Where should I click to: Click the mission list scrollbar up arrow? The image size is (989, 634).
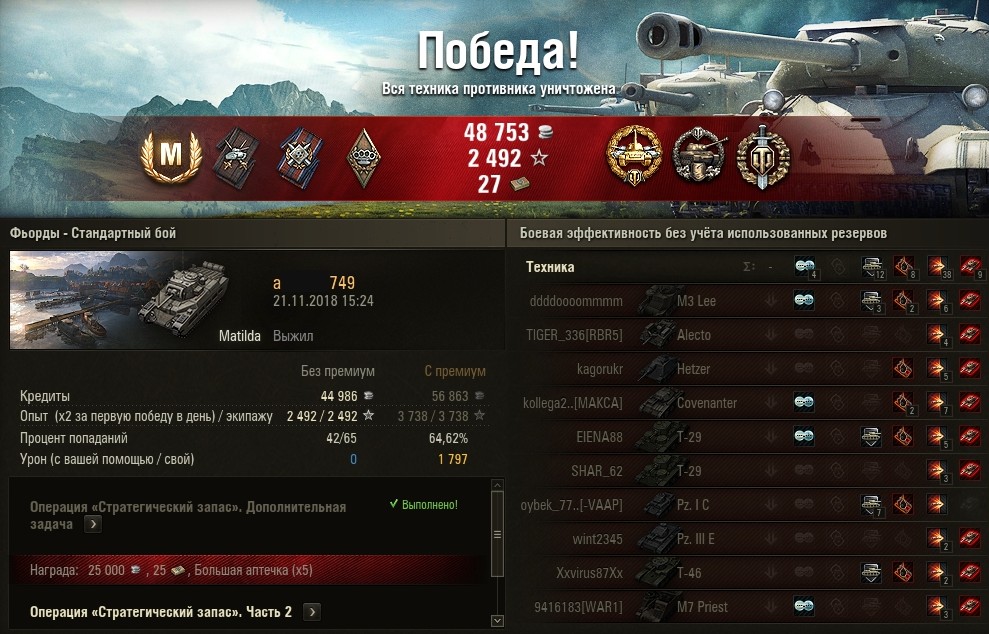(x=497, y=487)
